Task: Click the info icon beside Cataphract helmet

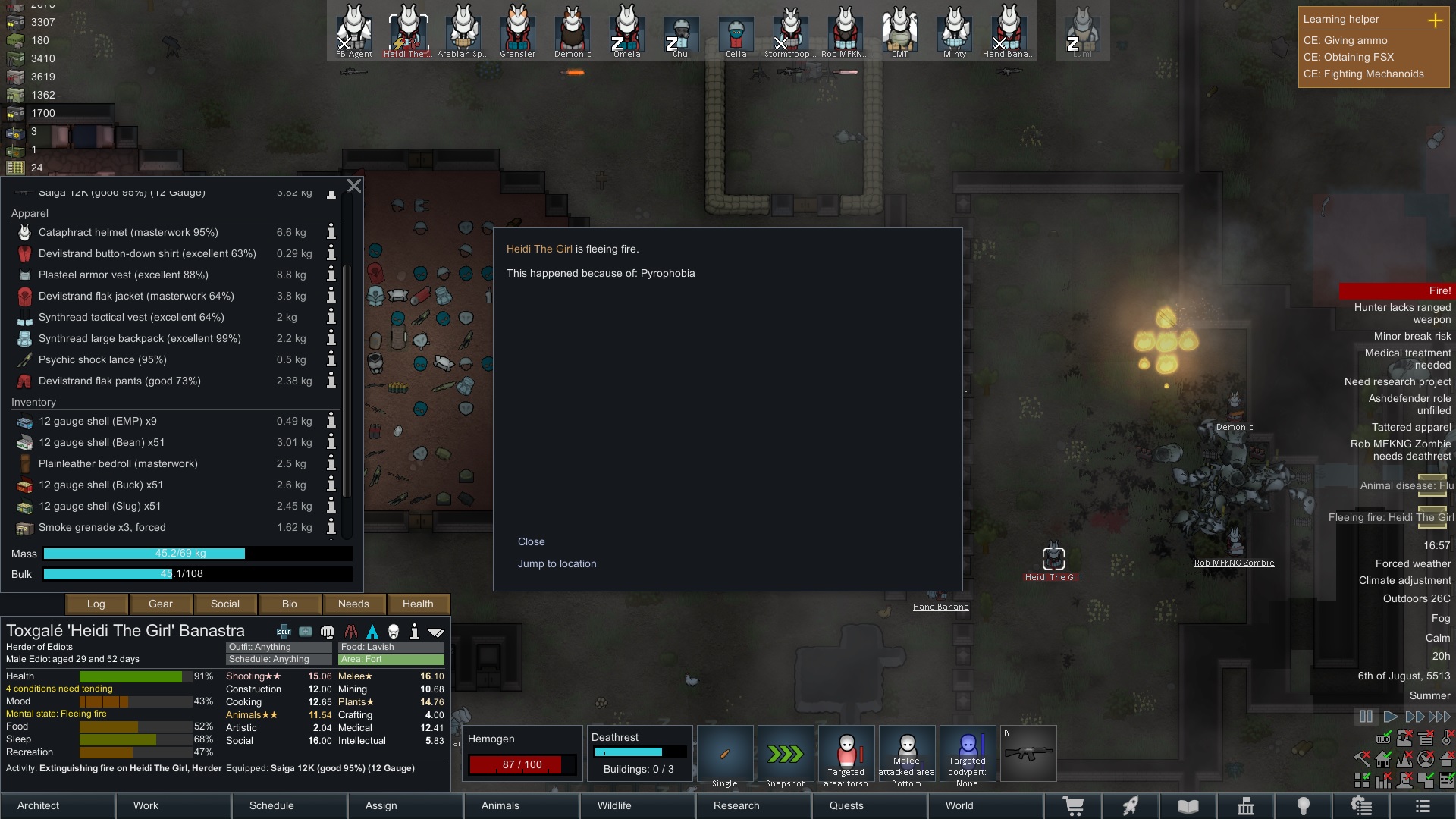Action: click(331, 233)
